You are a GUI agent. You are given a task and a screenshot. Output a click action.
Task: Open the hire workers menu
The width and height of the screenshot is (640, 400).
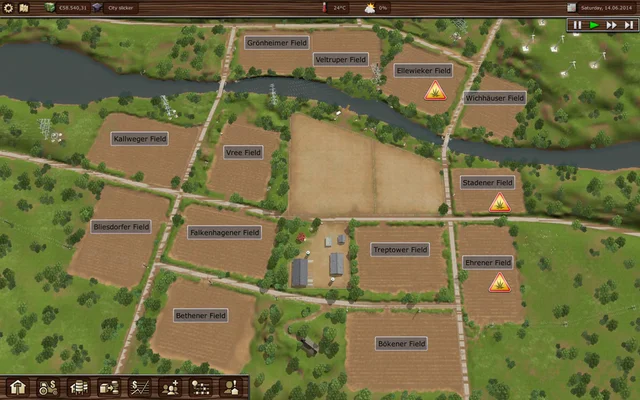(x=169, y=387)
